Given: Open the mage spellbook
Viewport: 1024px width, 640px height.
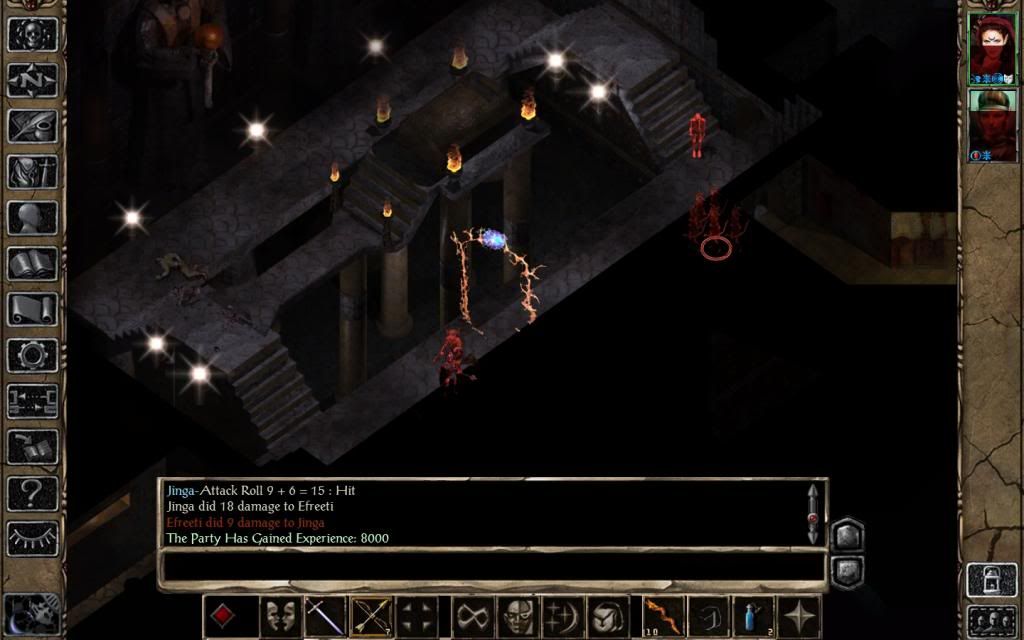Looking at the screenshot, I should click(32, 263).
